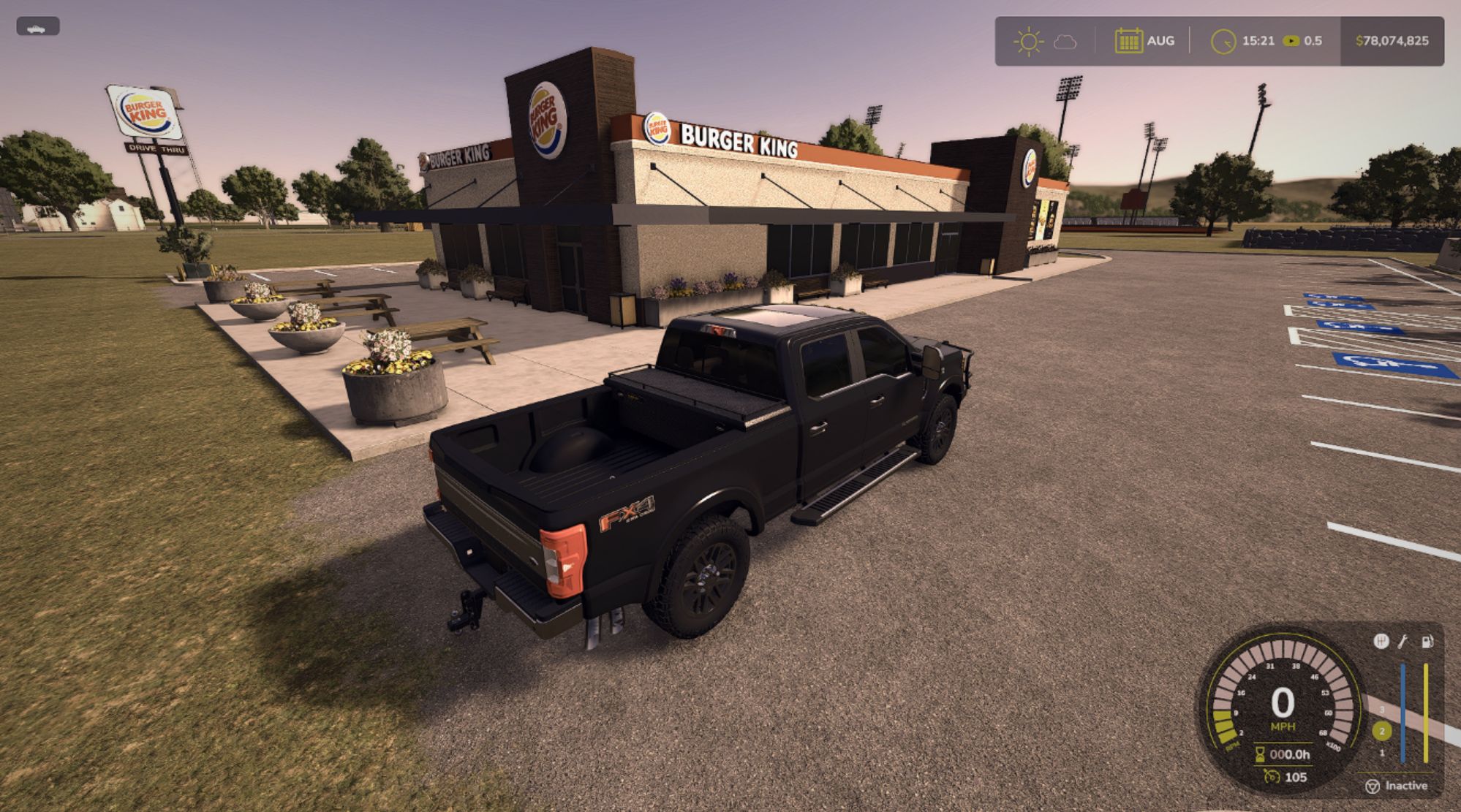Click the pickup truck vehicle icon

37,28
